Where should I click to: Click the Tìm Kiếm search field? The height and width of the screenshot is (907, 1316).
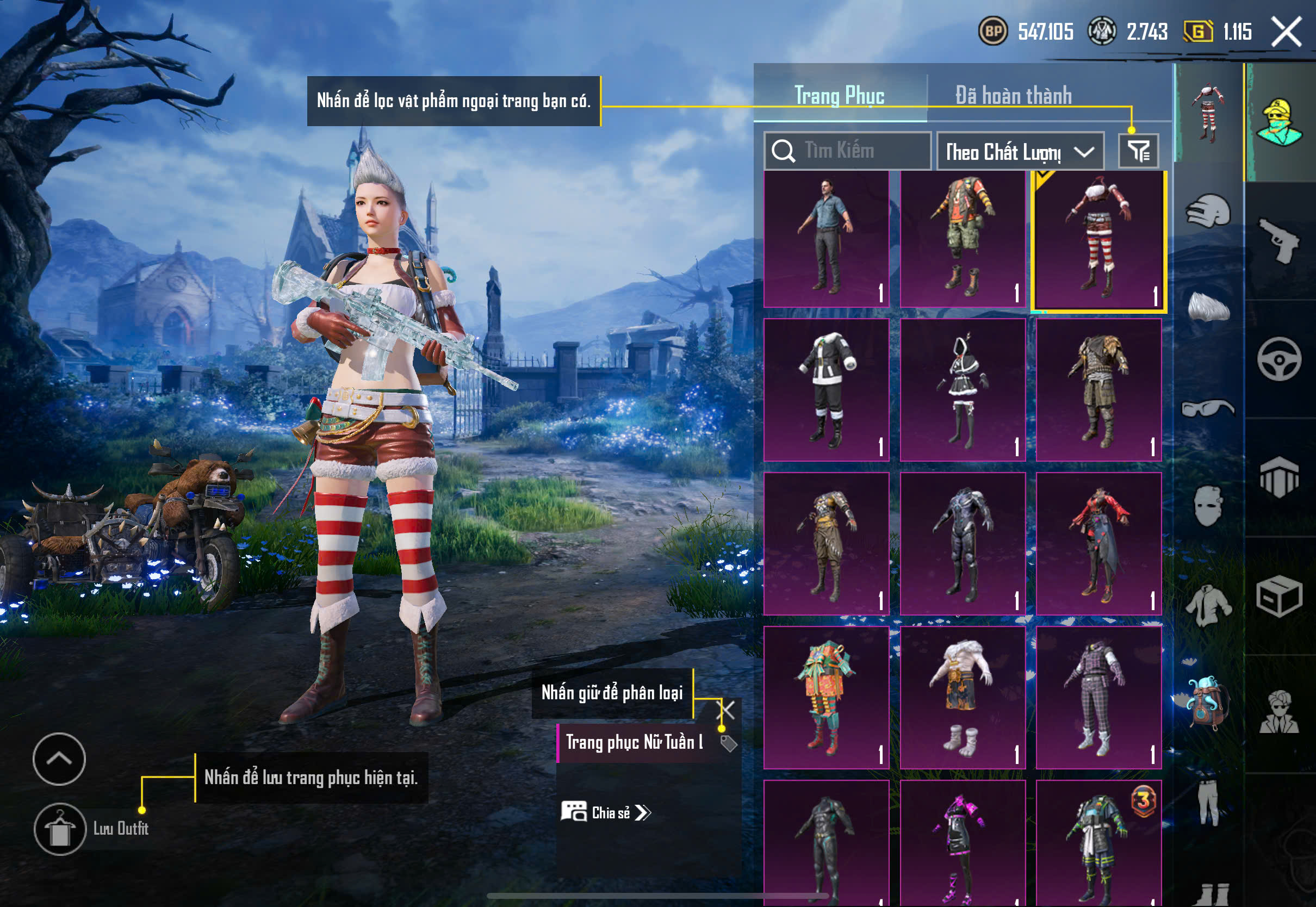[847, 151]
